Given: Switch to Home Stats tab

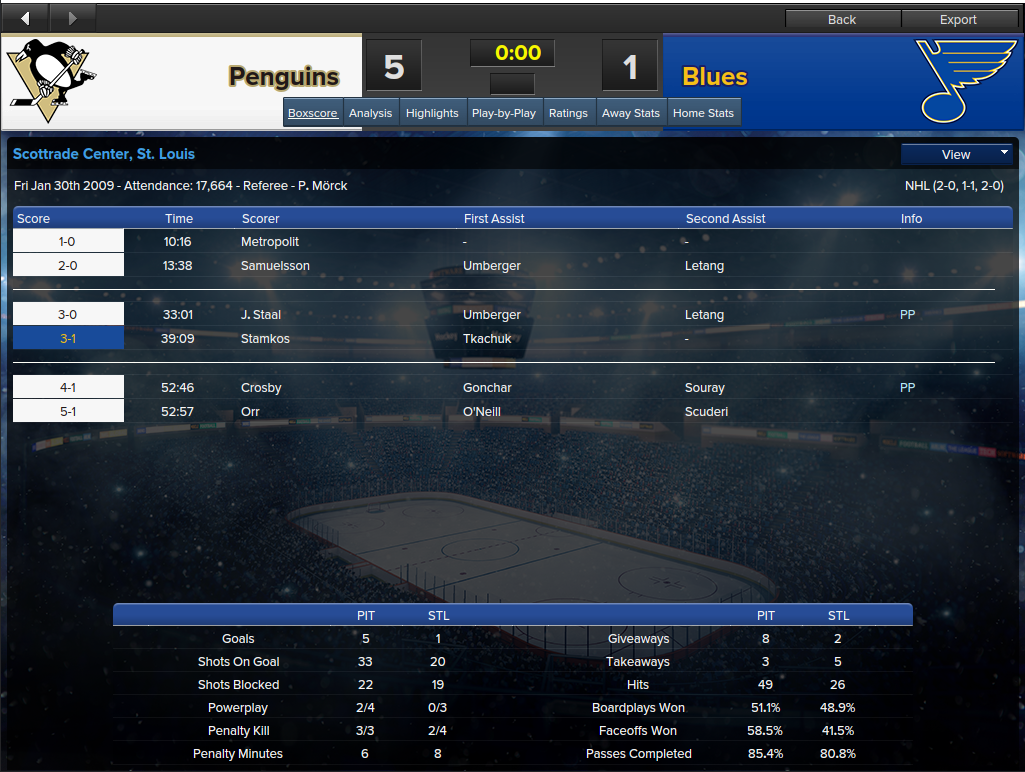Looking at the screenshot, I should (703, 113).
